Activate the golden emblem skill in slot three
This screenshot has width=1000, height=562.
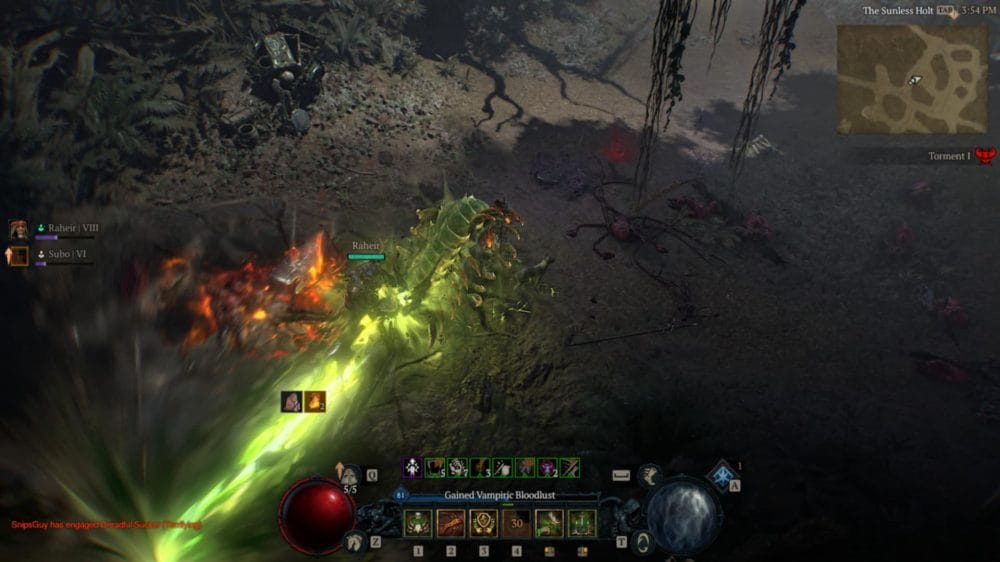point(484,523)
